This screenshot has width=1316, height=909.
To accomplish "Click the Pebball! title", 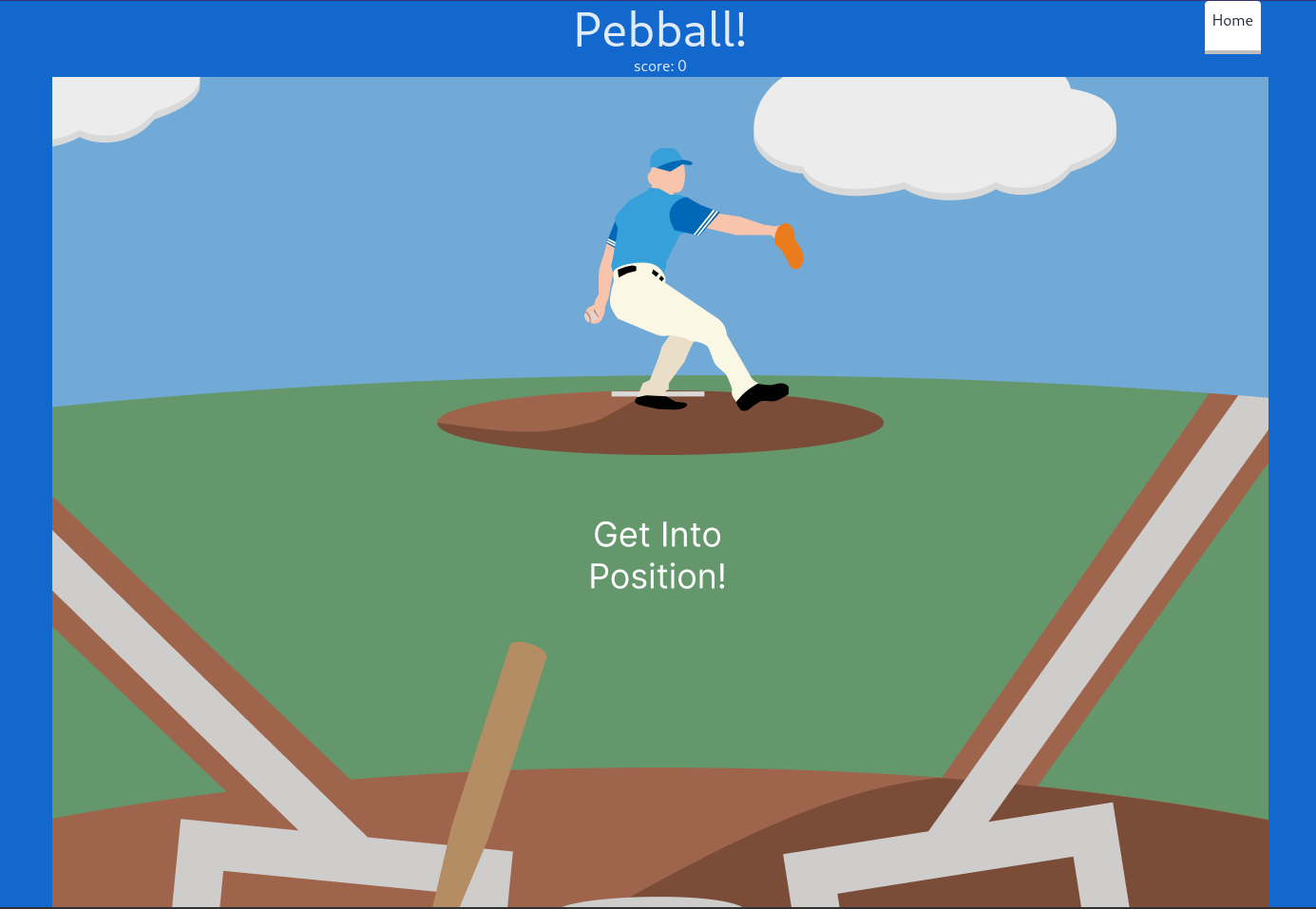I will (x=659, y=29).
